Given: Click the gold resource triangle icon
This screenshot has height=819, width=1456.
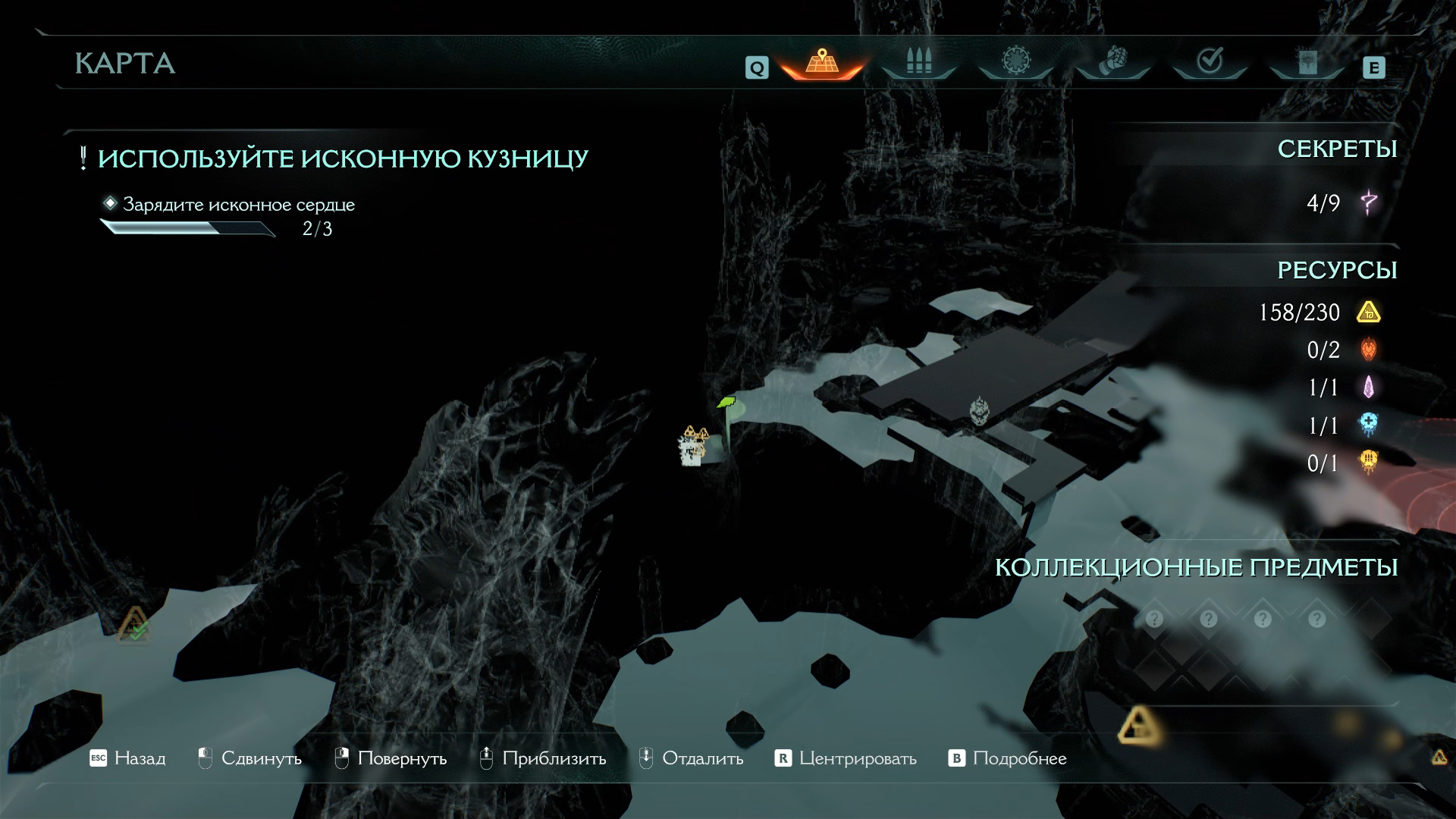Looking at the screenshot, I should 1368,312.
